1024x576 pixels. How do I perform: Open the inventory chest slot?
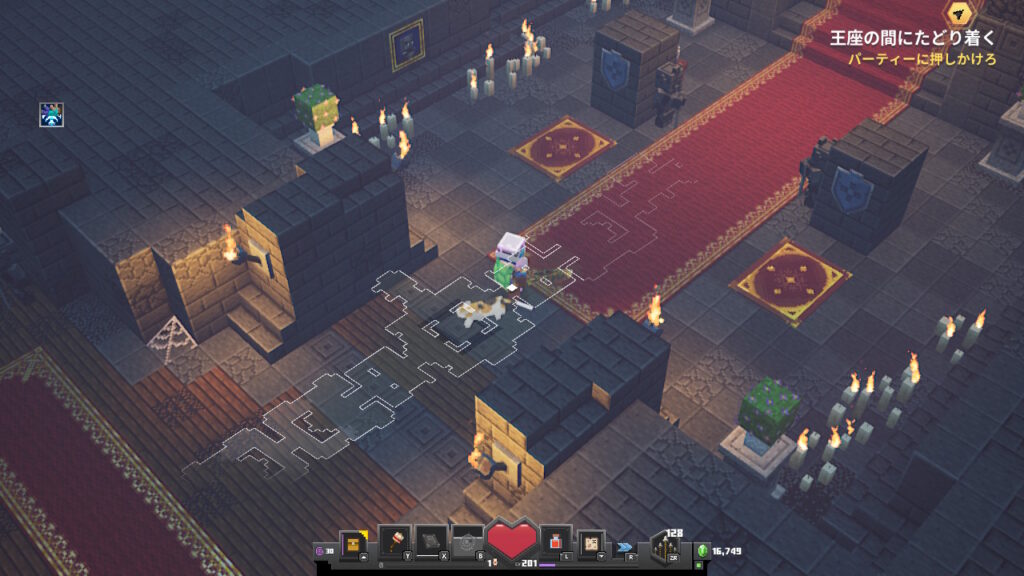(352, 543)
